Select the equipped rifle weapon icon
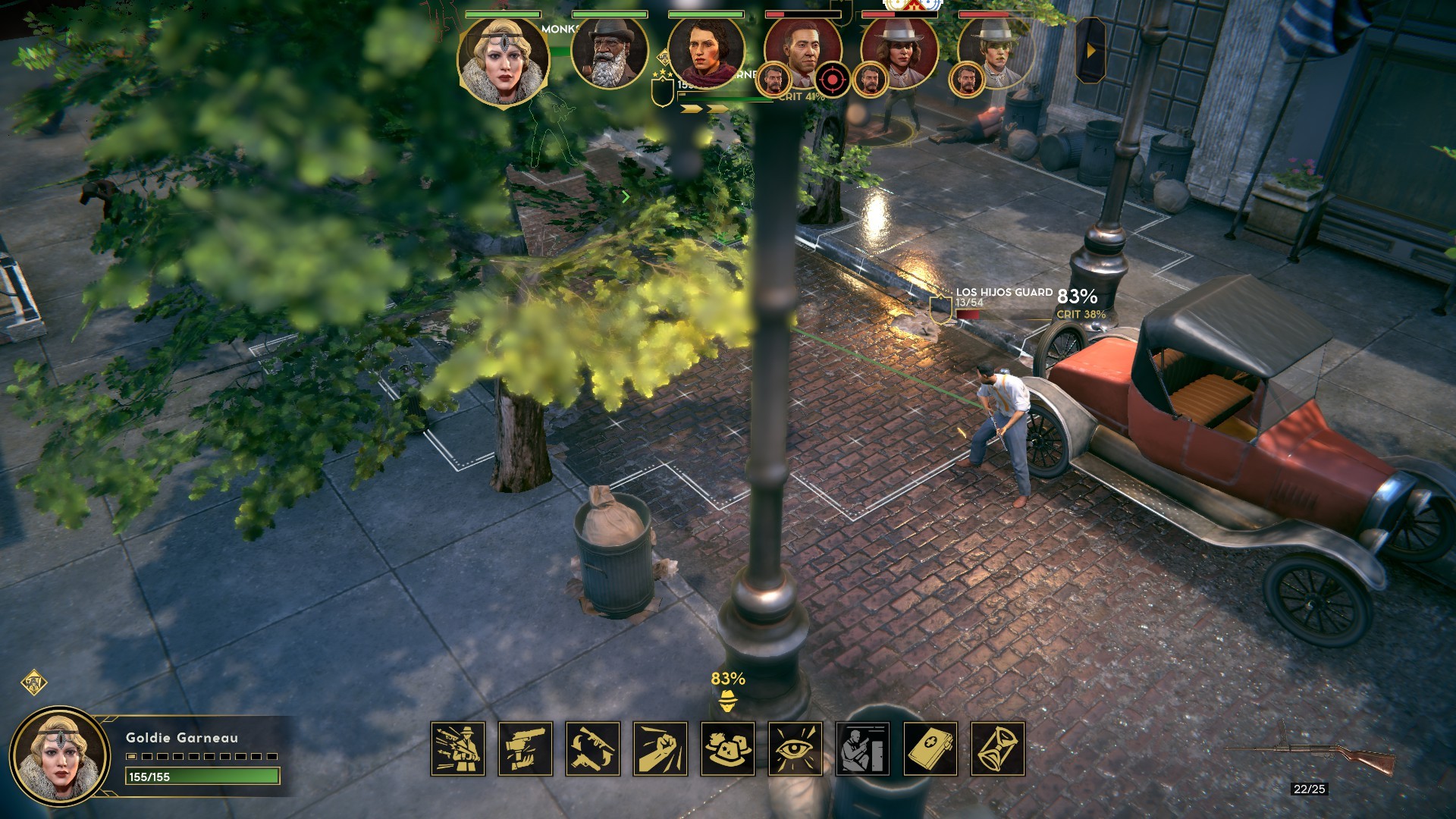This screenshot has height=819, width=1456. pos(1312,755)
